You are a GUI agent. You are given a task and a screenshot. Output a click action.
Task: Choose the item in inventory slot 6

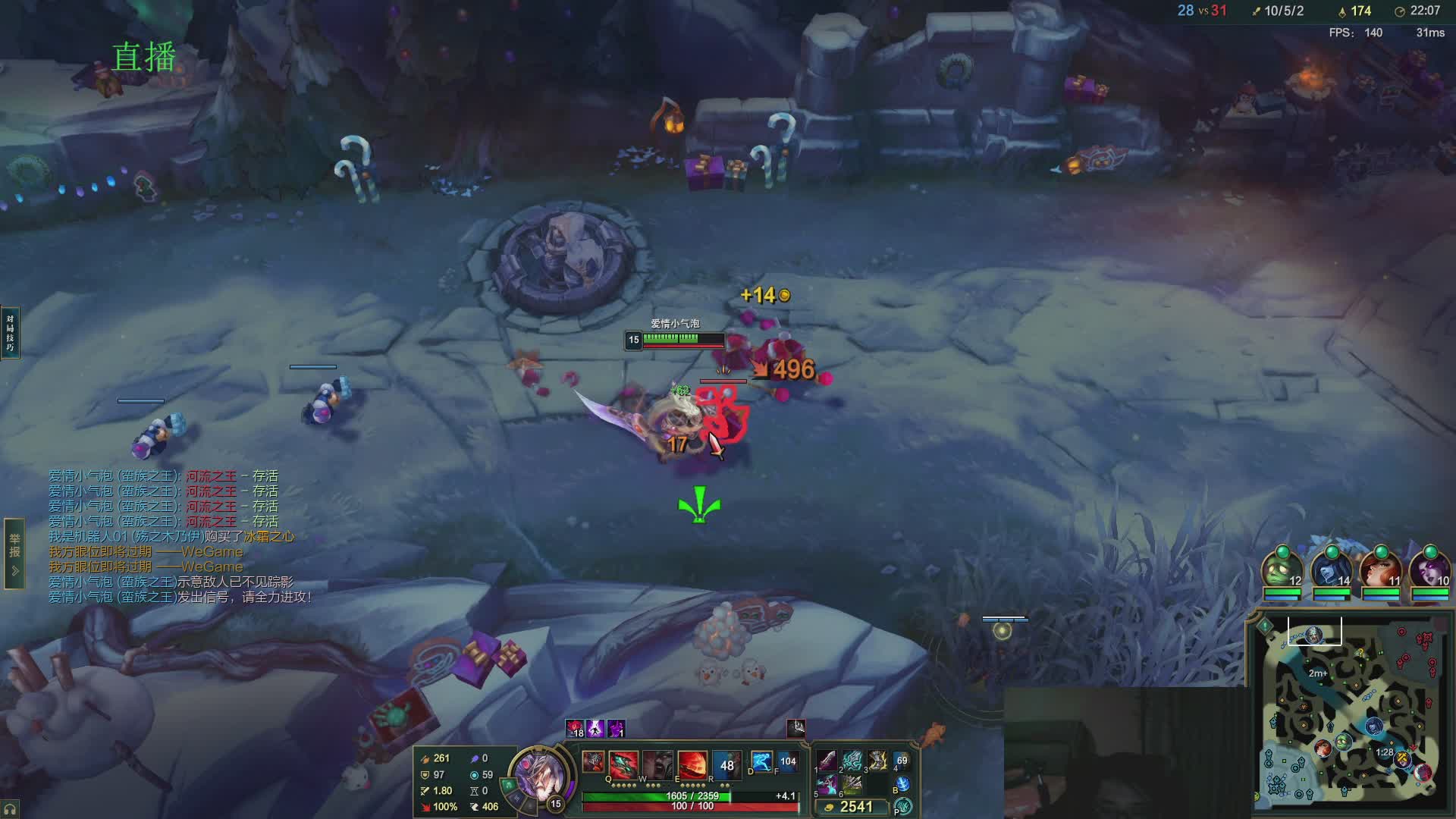pos(852,784)
